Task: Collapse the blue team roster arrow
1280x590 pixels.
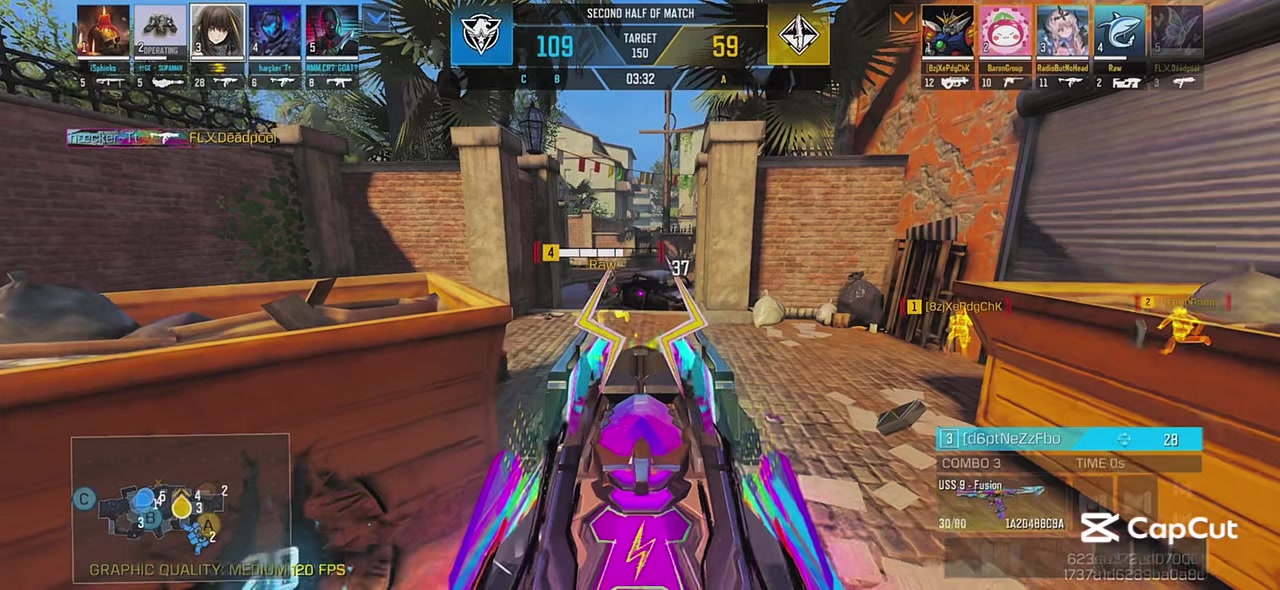Action: [374, 17]
